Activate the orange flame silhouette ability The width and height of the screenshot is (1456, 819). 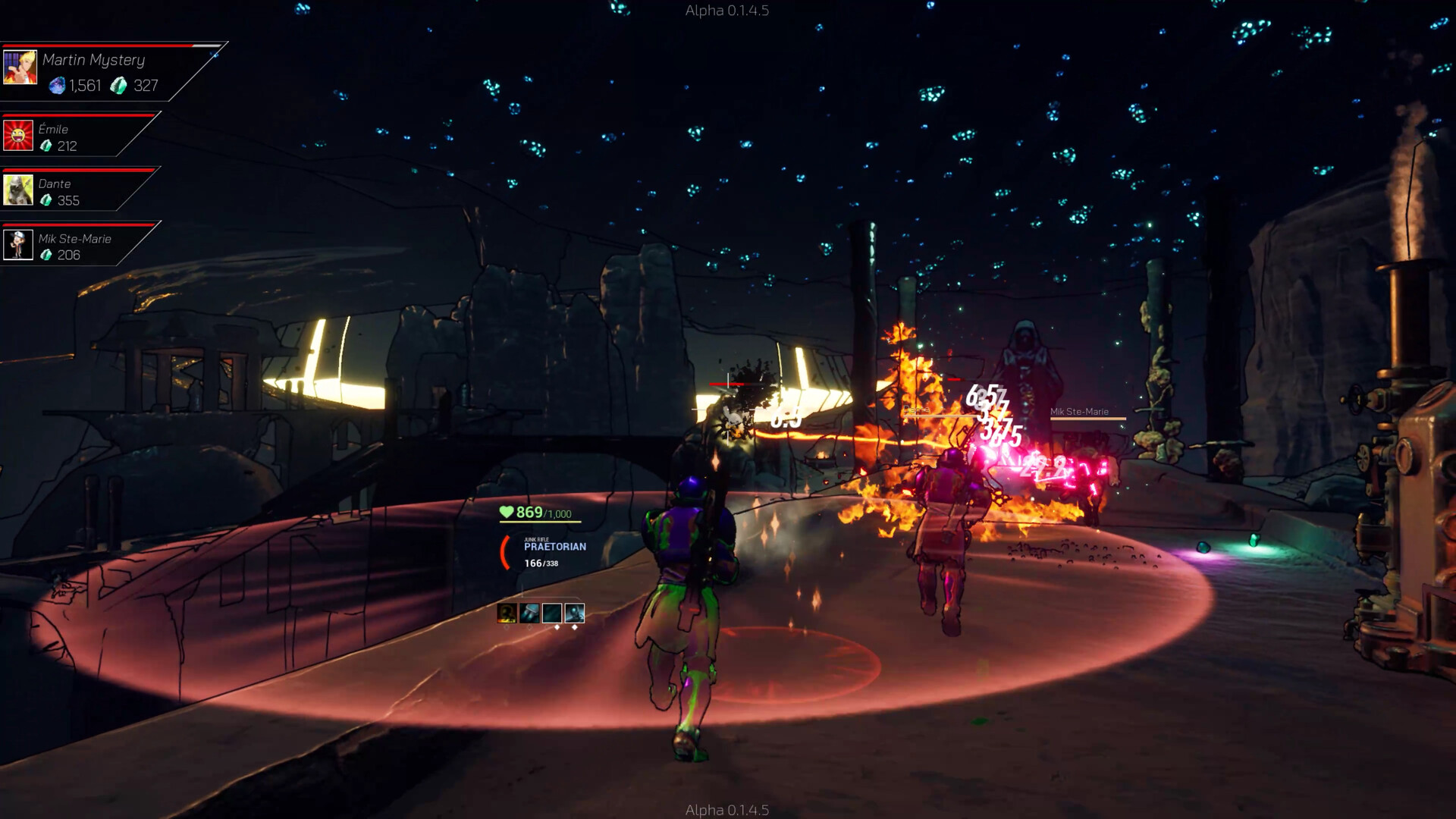[x=507, y=613]
